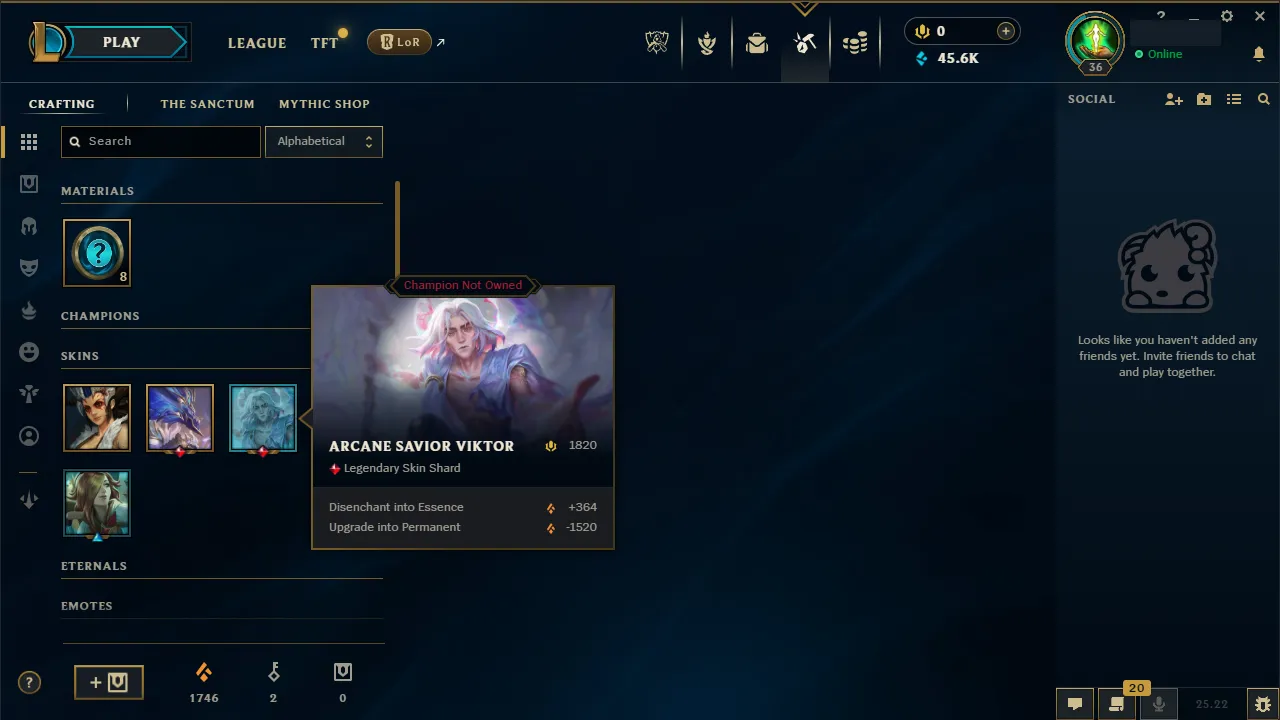Report a bug via the bug icon
Image resolution: width=1280 pixels, height=720 pixels.
click(1262, 704)
